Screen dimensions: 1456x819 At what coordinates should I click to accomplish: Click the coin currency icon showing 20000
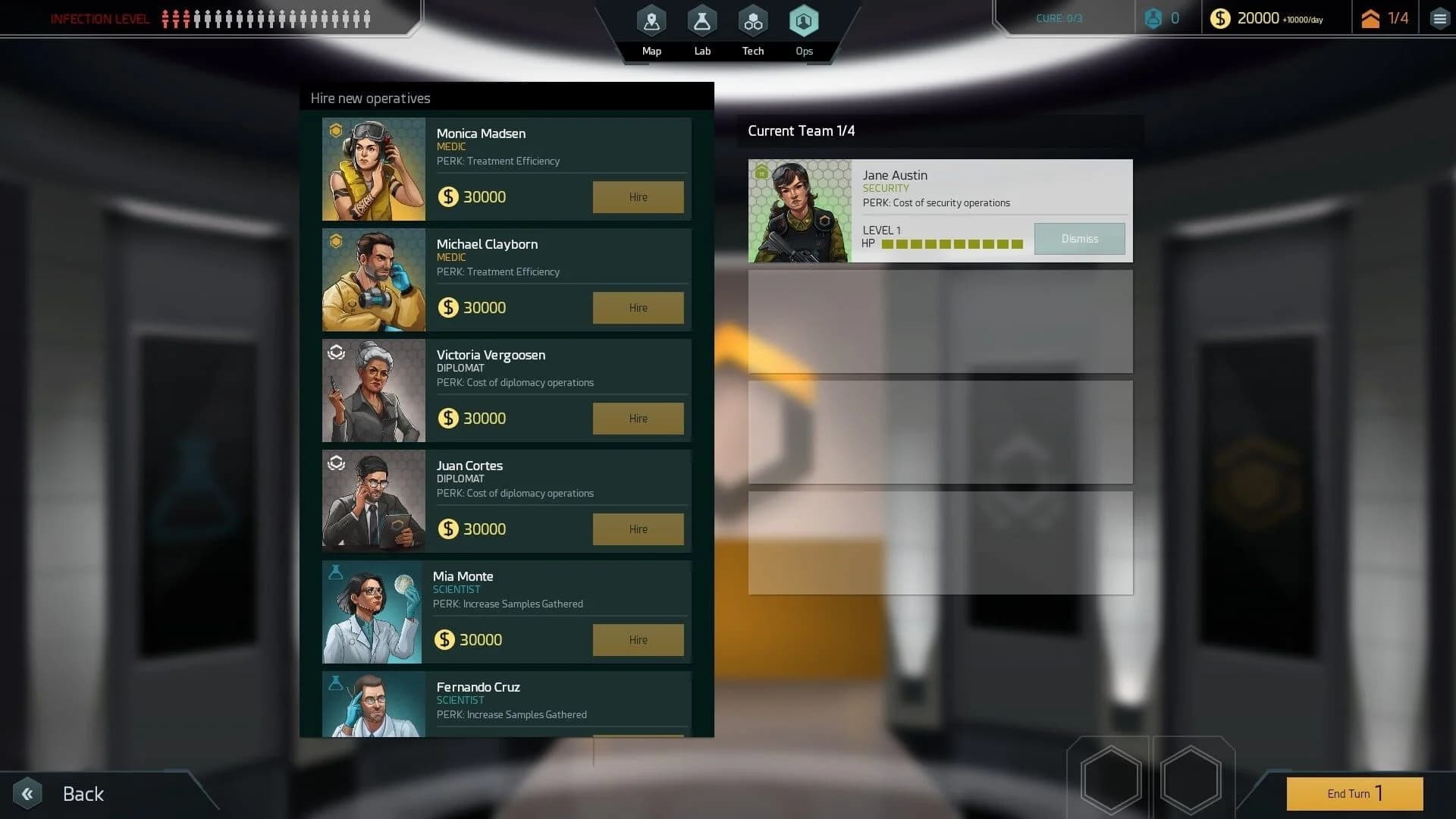[1221, 17]
